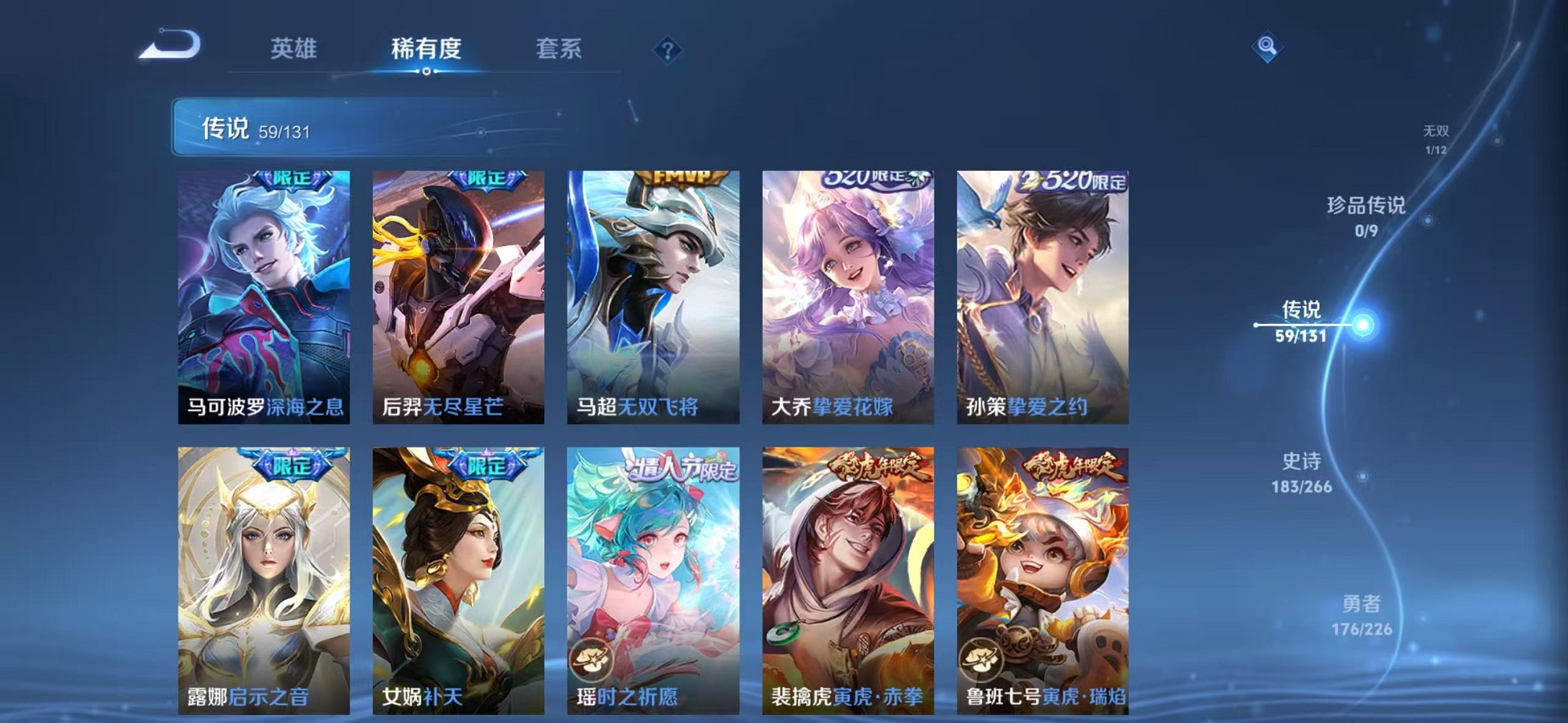Open the help question mark icon
The height and width of the screenshot is (723, 1568).
[x=667, y=51]
